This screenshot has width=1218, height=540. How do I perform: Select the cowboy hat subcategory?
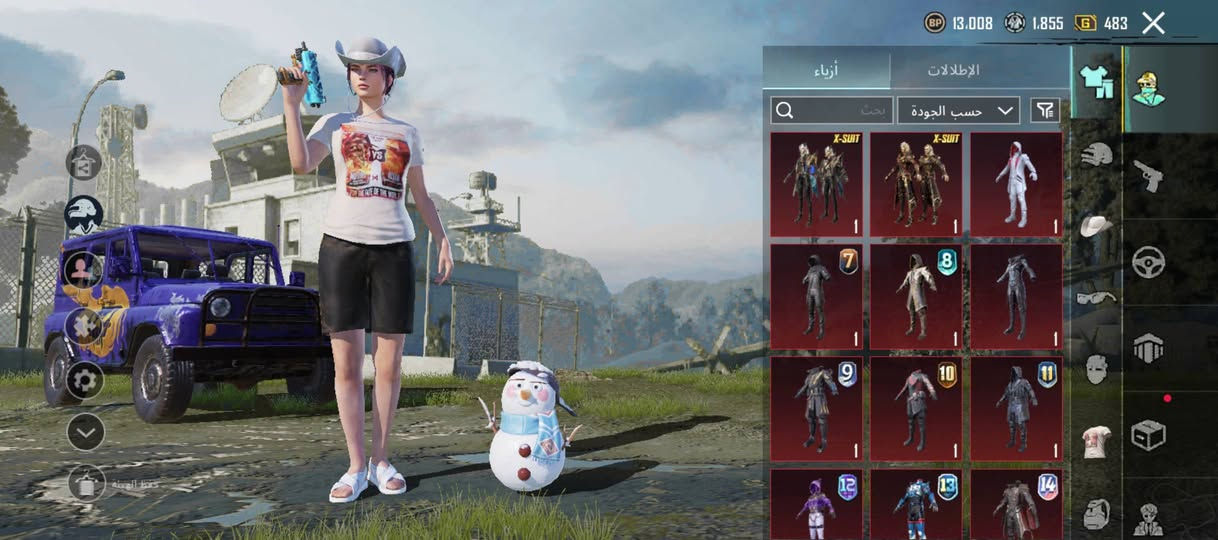(x=1097, y=225)
